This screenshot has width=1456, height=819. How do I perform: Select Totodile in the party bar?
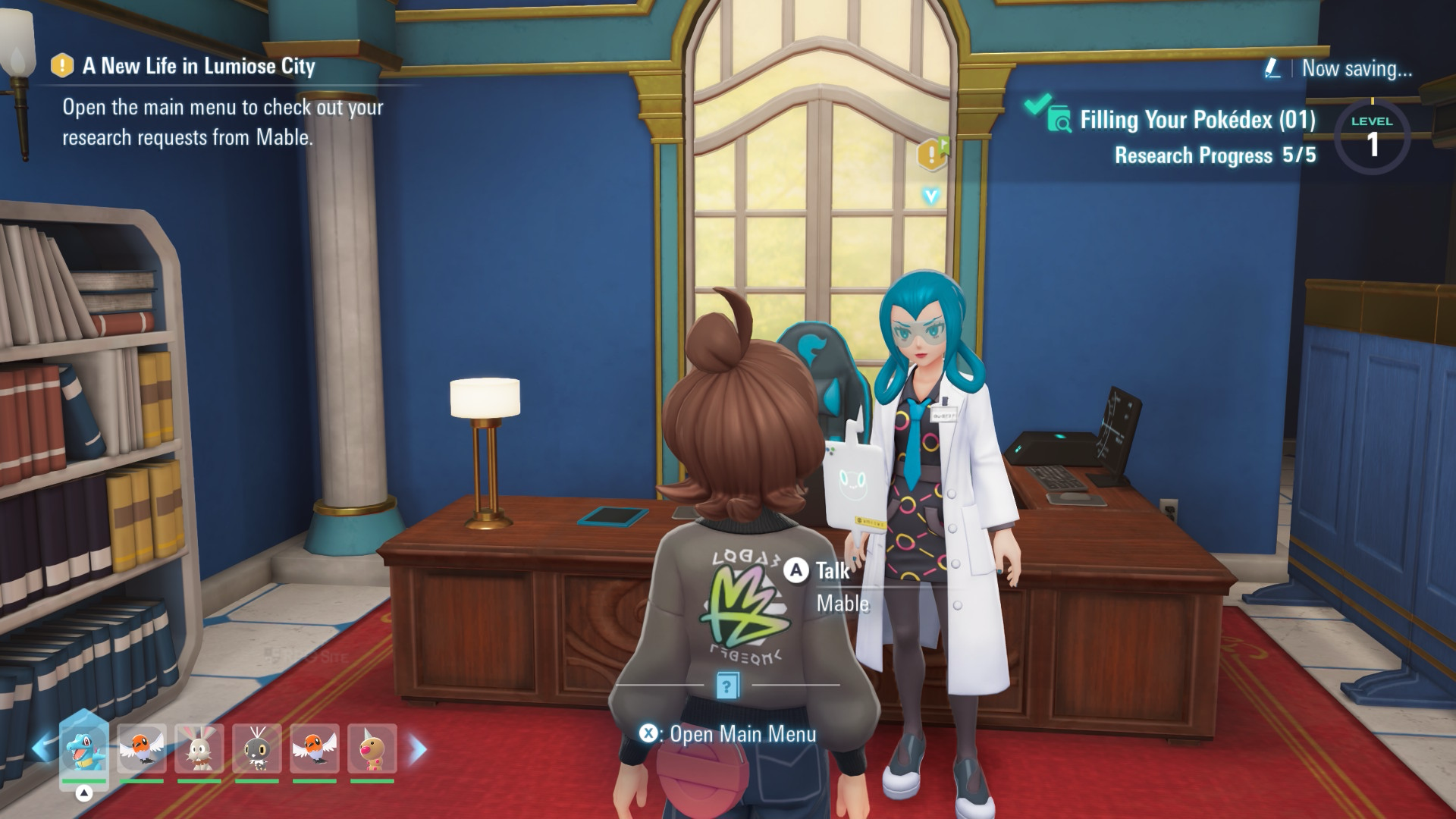click(83, 748)
